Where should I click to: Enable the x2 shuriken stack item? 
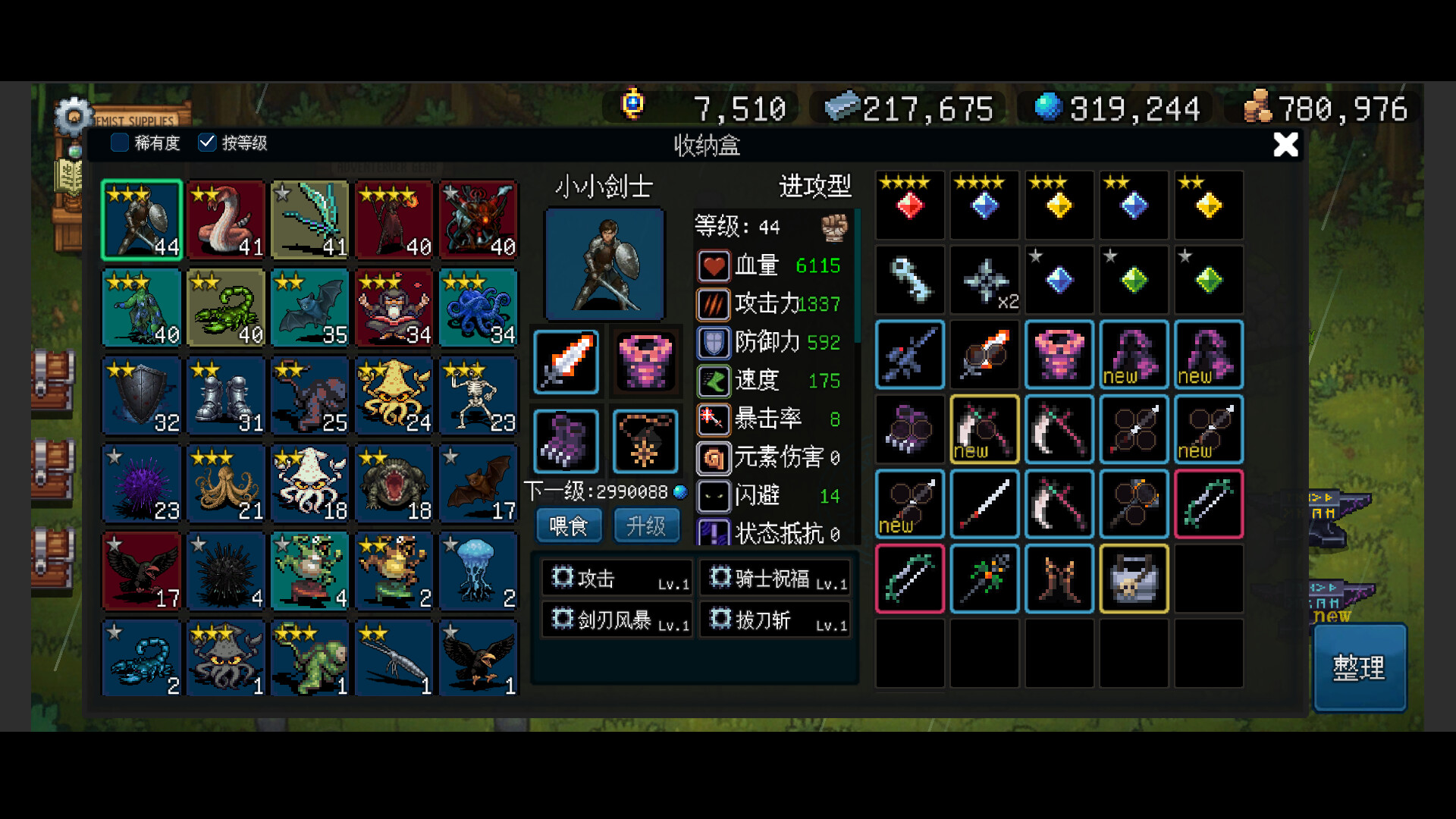coord(984,280)
